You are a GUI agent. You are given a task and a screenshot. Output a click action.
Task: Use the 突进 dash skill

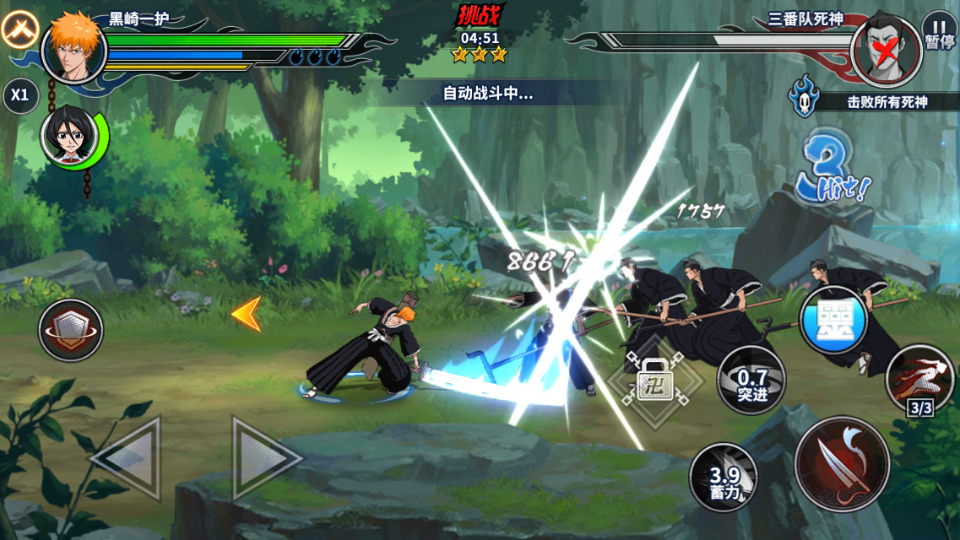click(750, 380)
